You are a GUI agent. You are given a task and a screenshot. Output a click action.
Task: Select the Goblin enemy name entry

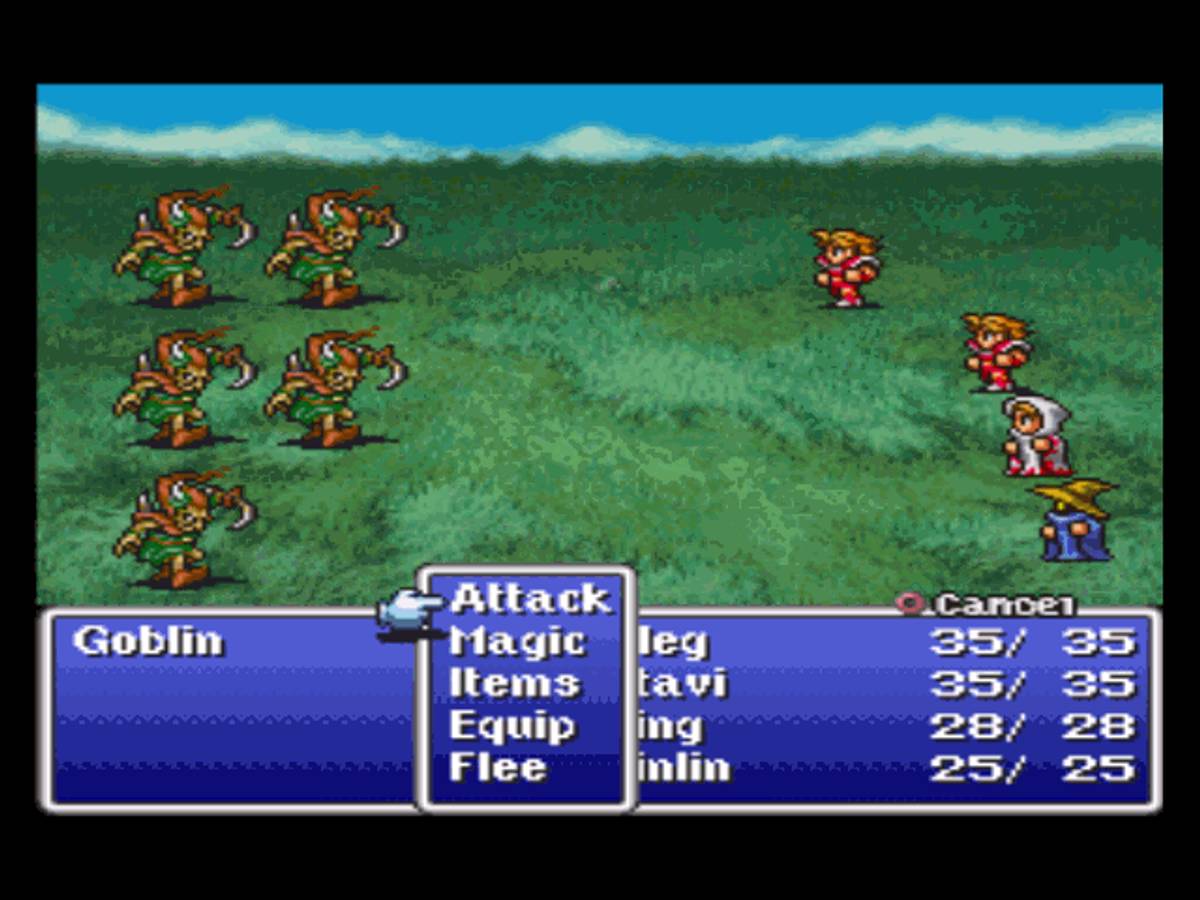[x=148, y=641]
